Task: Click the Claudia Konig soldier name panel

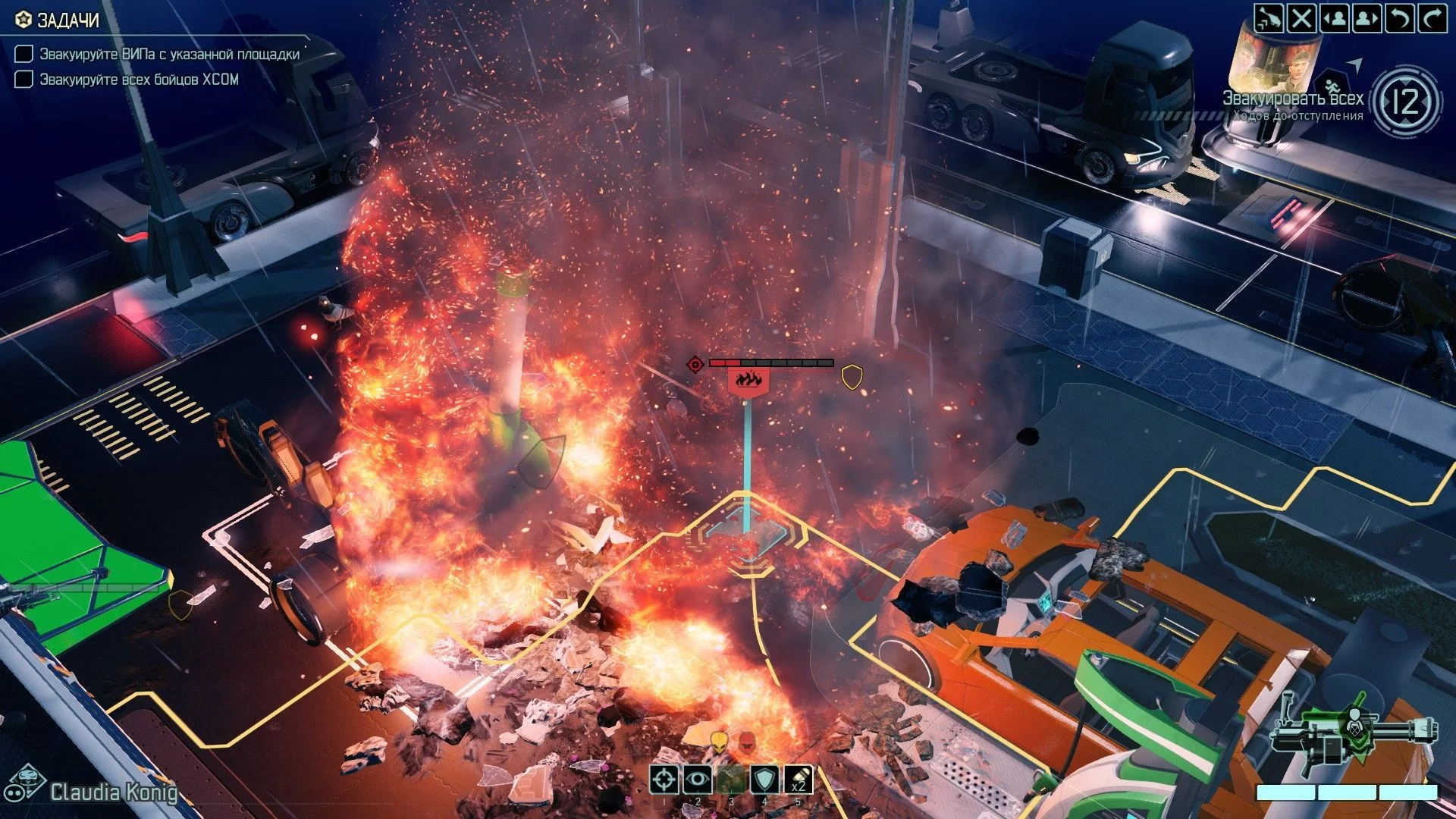Action: pos(113,792)
